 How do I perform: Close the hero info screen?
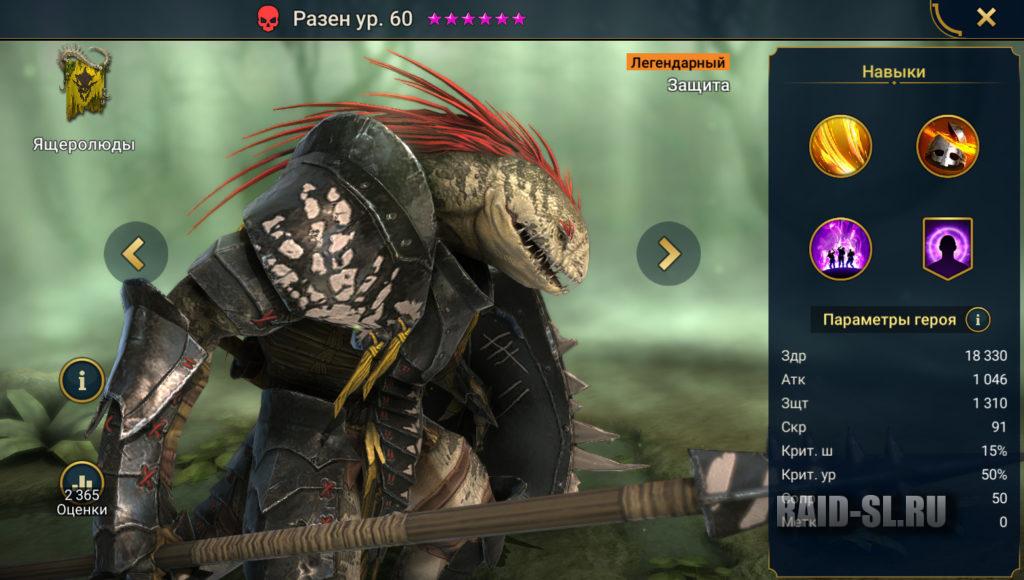click(986, 17)
